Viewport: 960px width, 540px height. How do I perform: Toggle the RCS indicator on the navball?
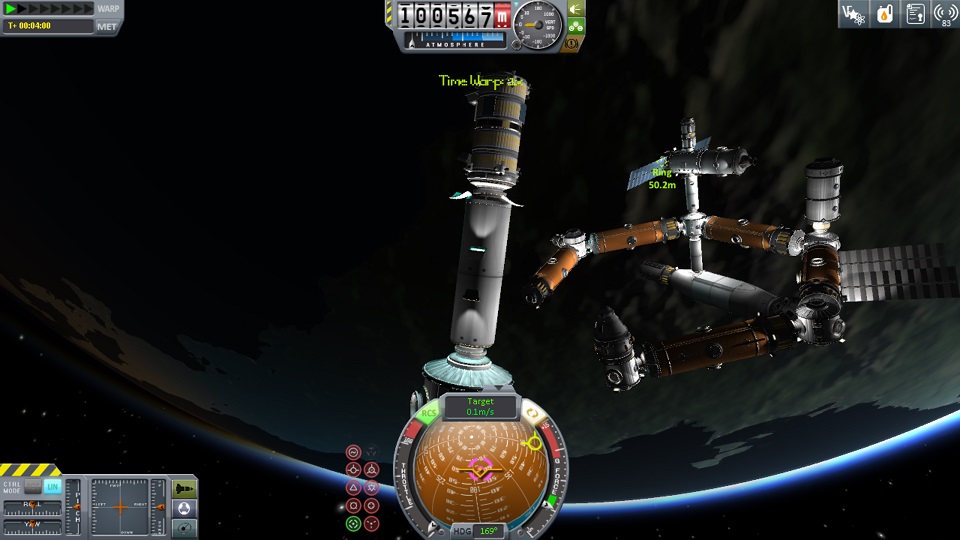[429, 413]
